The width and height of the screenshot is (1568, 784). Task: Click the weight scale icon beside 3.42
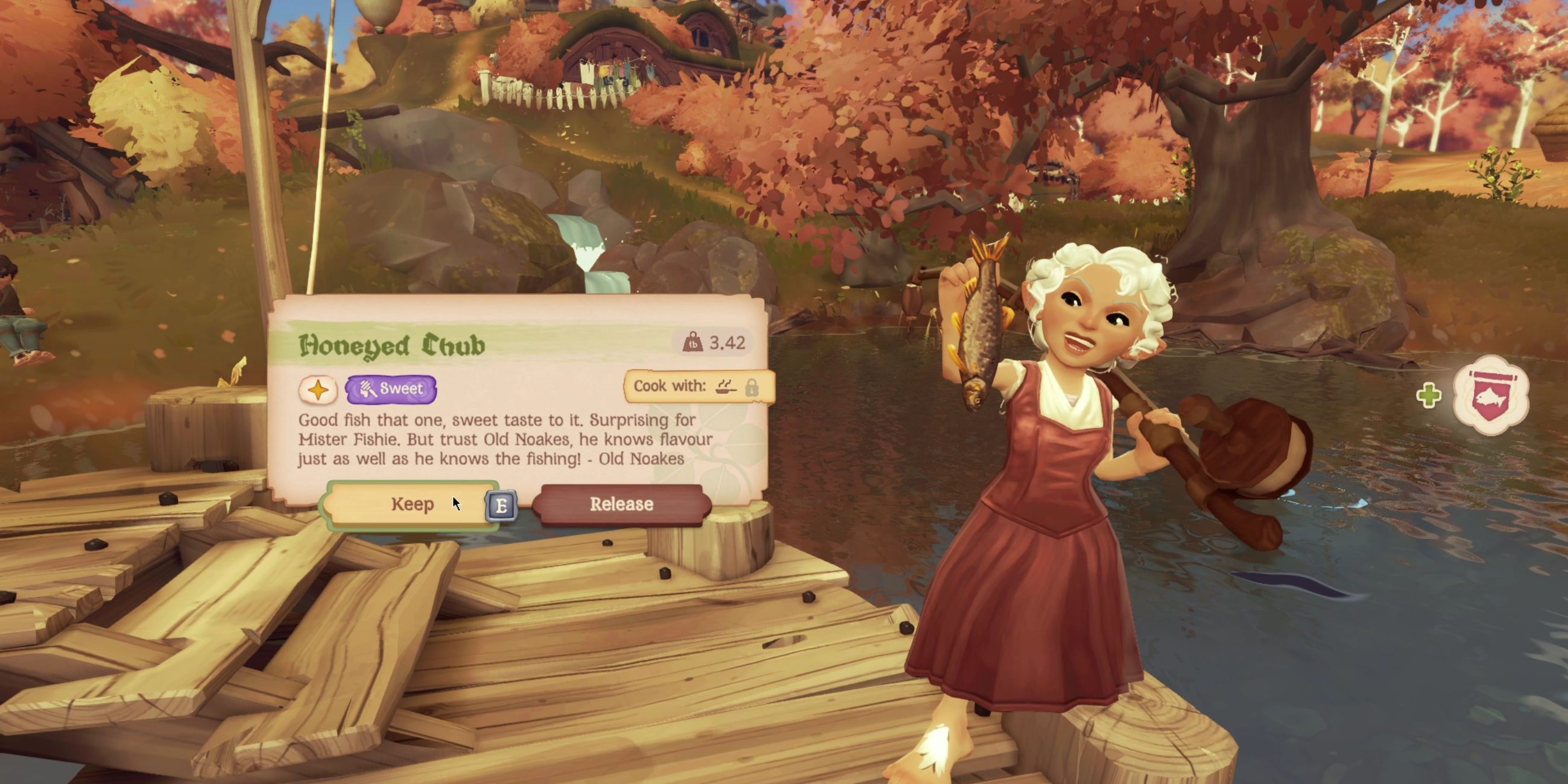coord(694,343)
